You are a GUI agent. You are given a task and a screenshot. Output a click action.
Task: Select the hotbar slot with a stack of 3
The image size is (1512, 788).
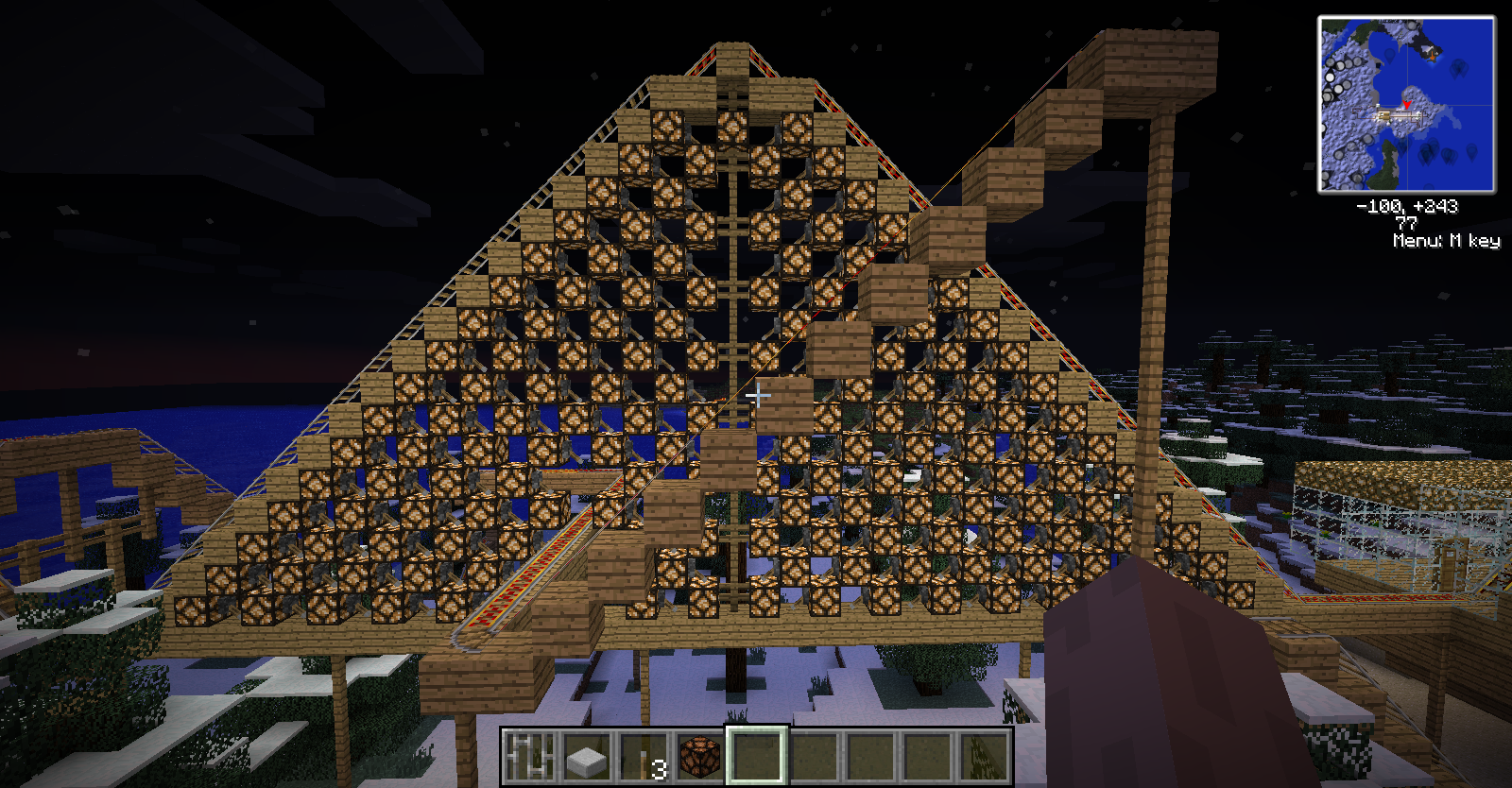(x=644, y=756)
